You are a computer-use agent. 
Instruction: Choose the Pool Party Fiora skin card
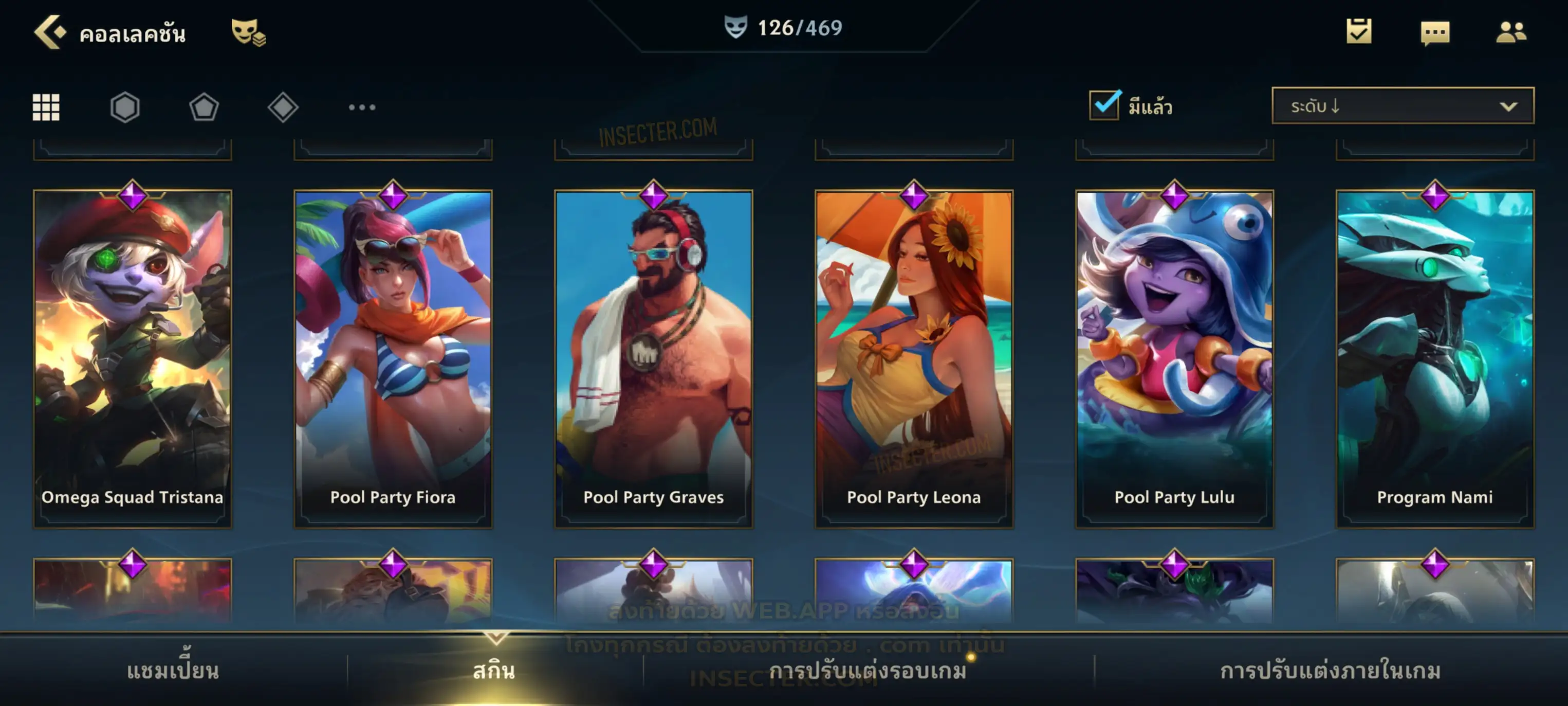click(x=393, y=358)
